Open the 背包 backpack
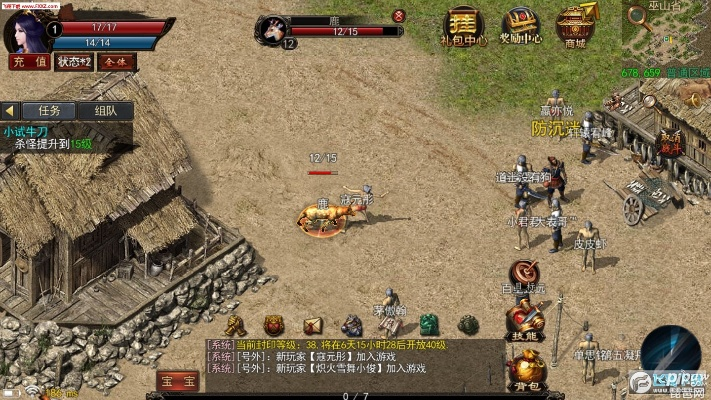This screenshot has width=711, height=400. (x=525, y=370)
